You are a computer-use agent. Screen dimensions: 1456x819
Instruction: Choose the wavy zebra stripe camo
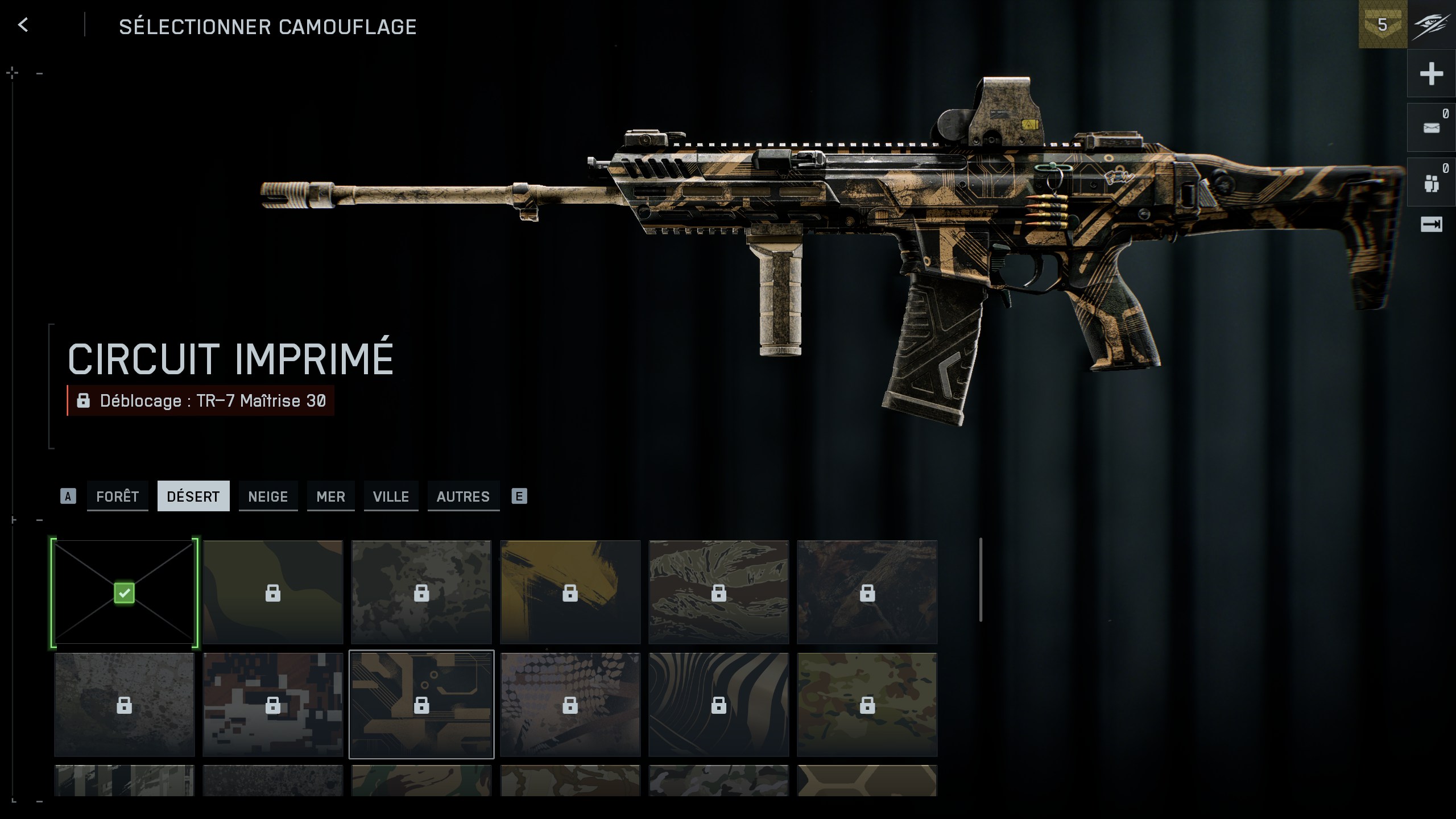pos(718,704)
